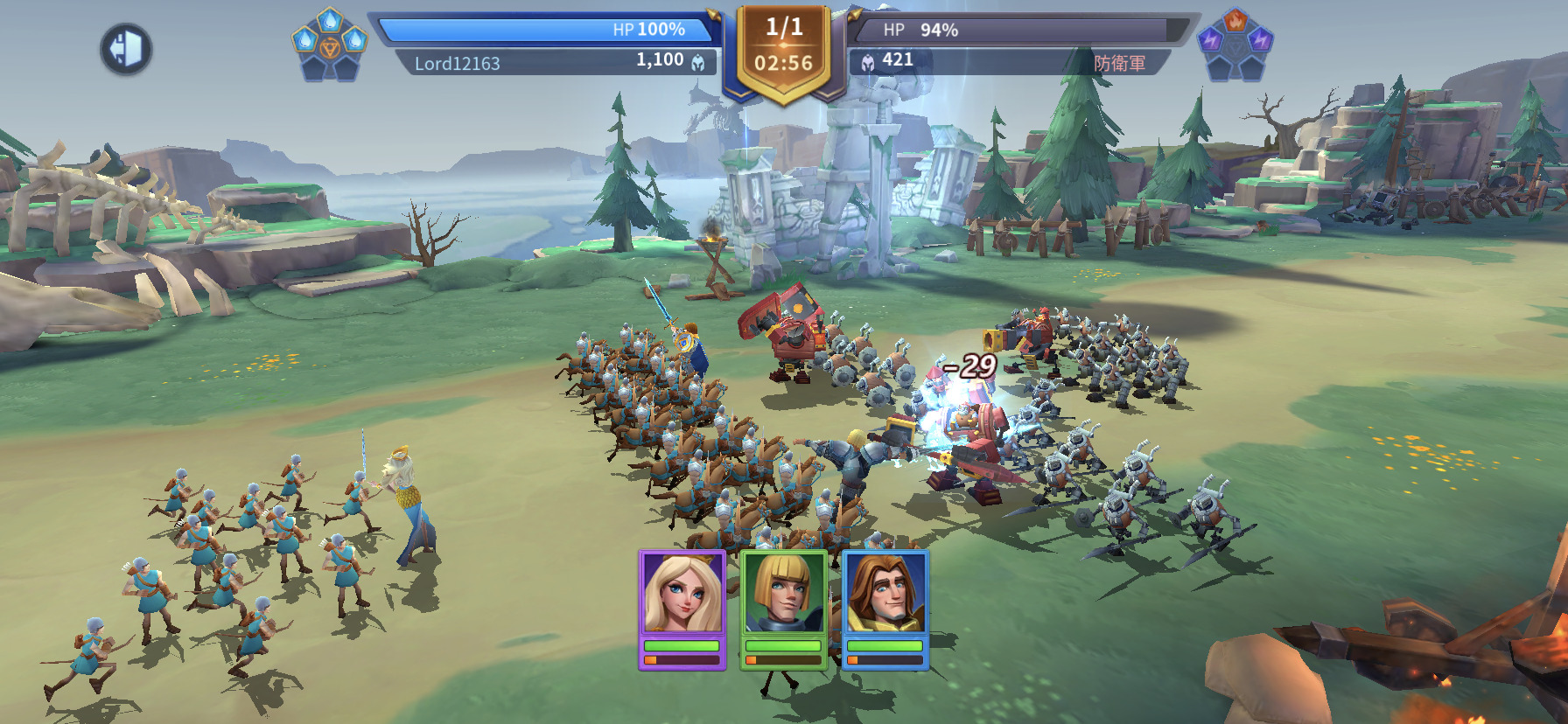Screen dimensions: 1568x724
Task: Choose the brown-haired male hero portrait
Action: (885, 595)
